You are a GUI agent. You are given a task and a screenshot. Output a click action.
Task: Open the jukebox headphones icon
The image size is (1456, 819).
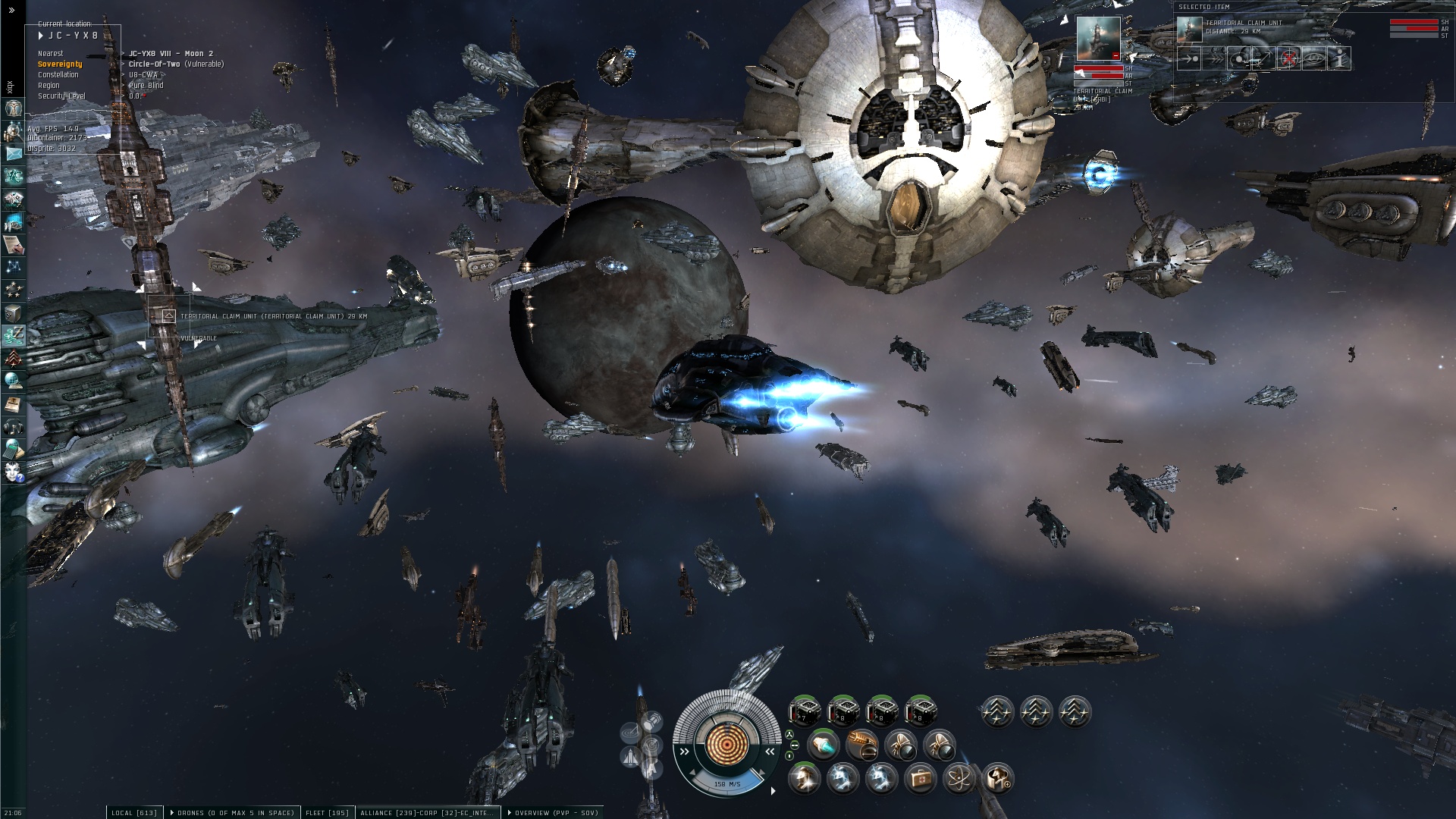click(13, 427)
